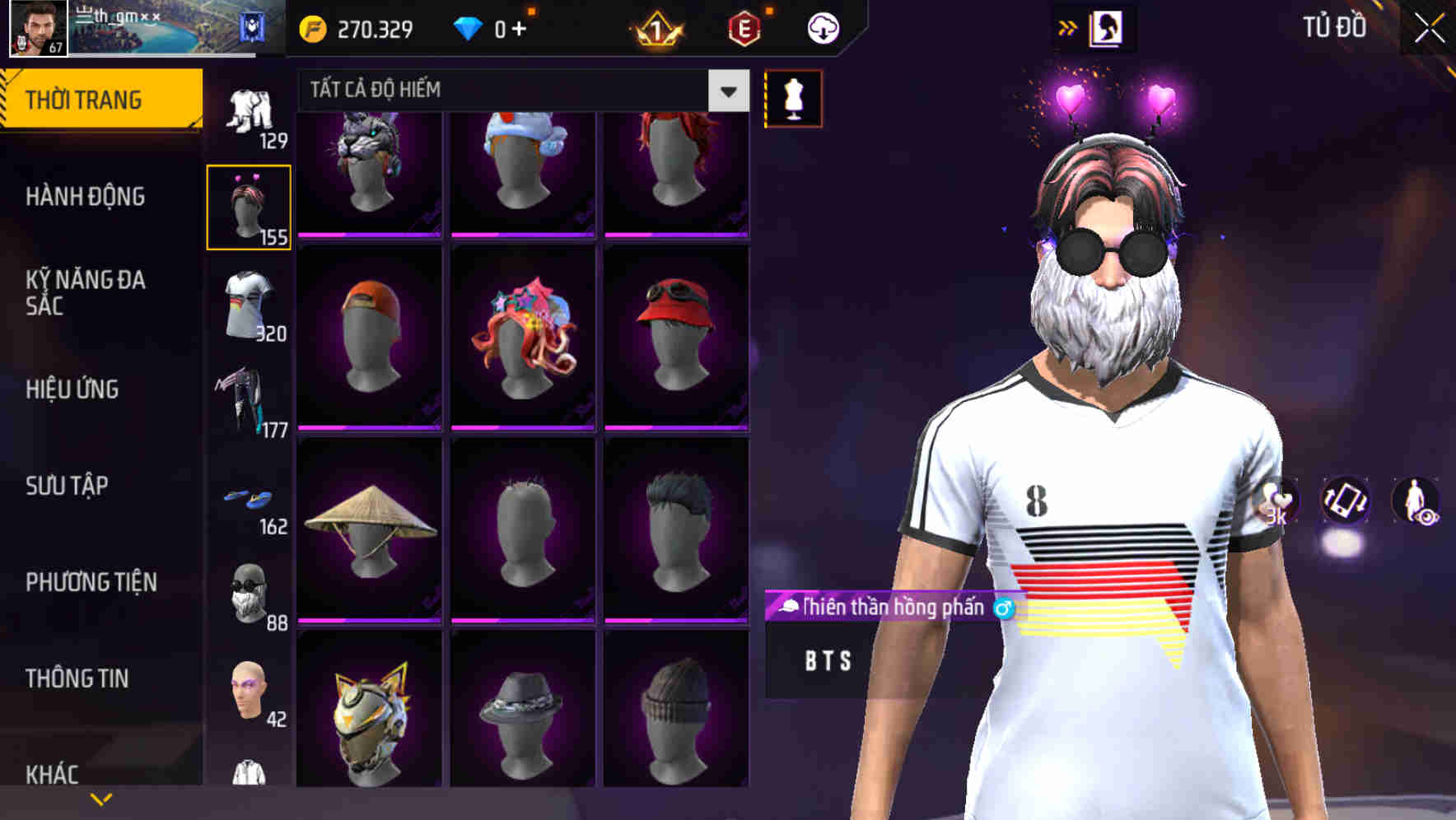Screen dimensions: 1456x820
Task: Expand the yellow chevron below KHÁC
Action: coord(101,797)
